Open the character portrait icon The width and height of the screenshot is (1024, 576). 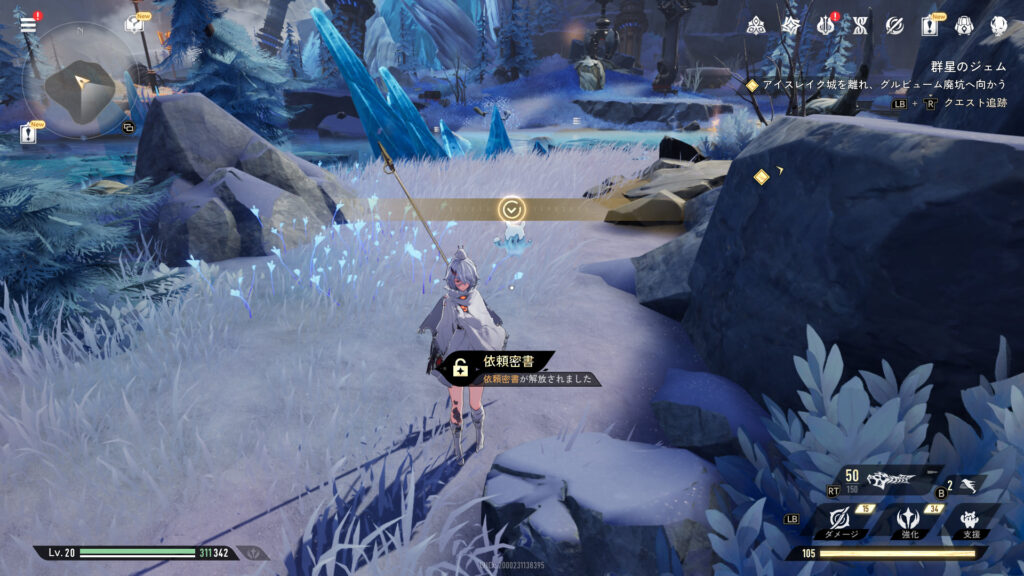pos(998,25)
